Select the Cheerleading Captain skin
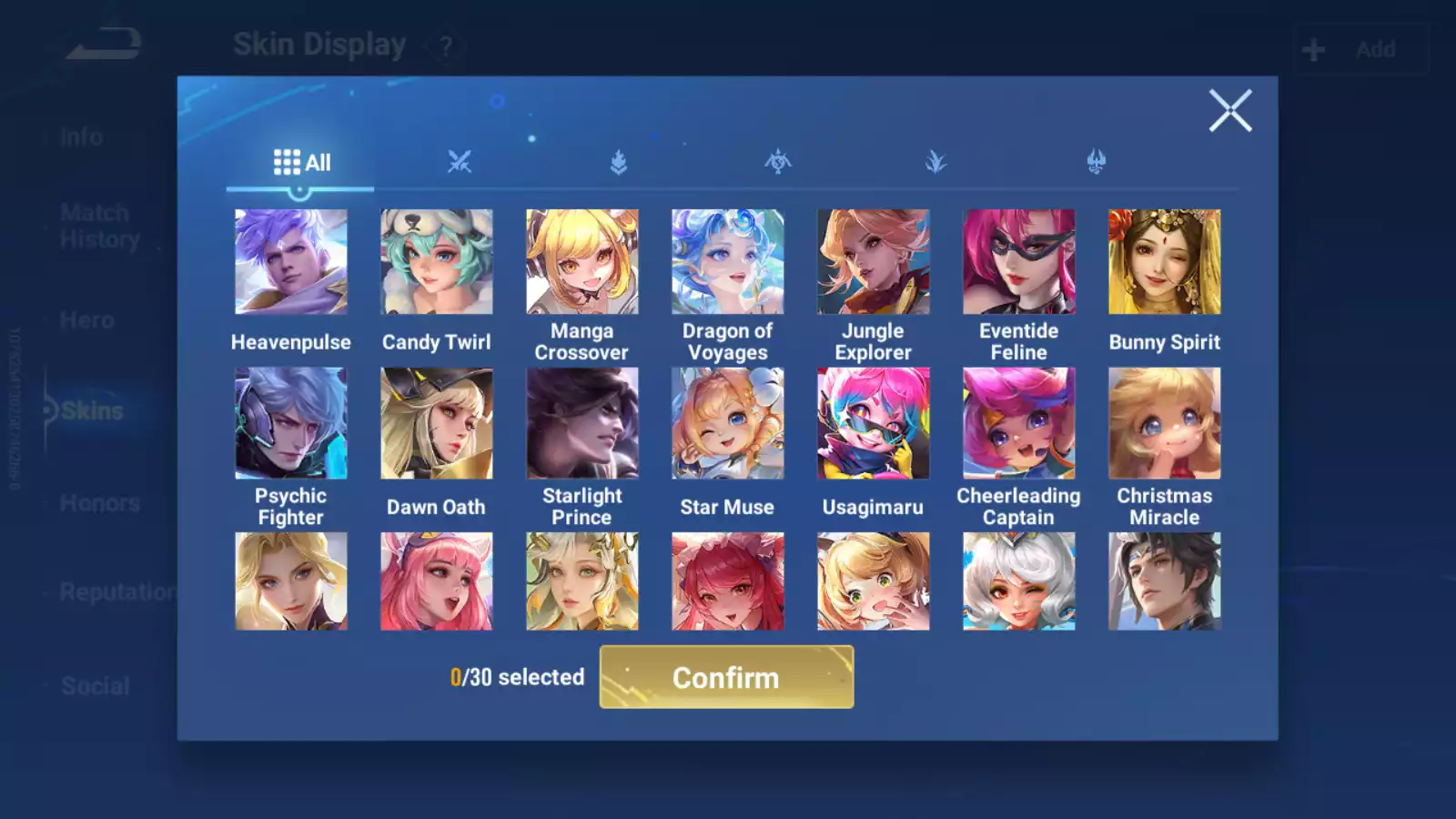Image resolution: width=1456 pixels, height=819 pixels. [1019, 423]
